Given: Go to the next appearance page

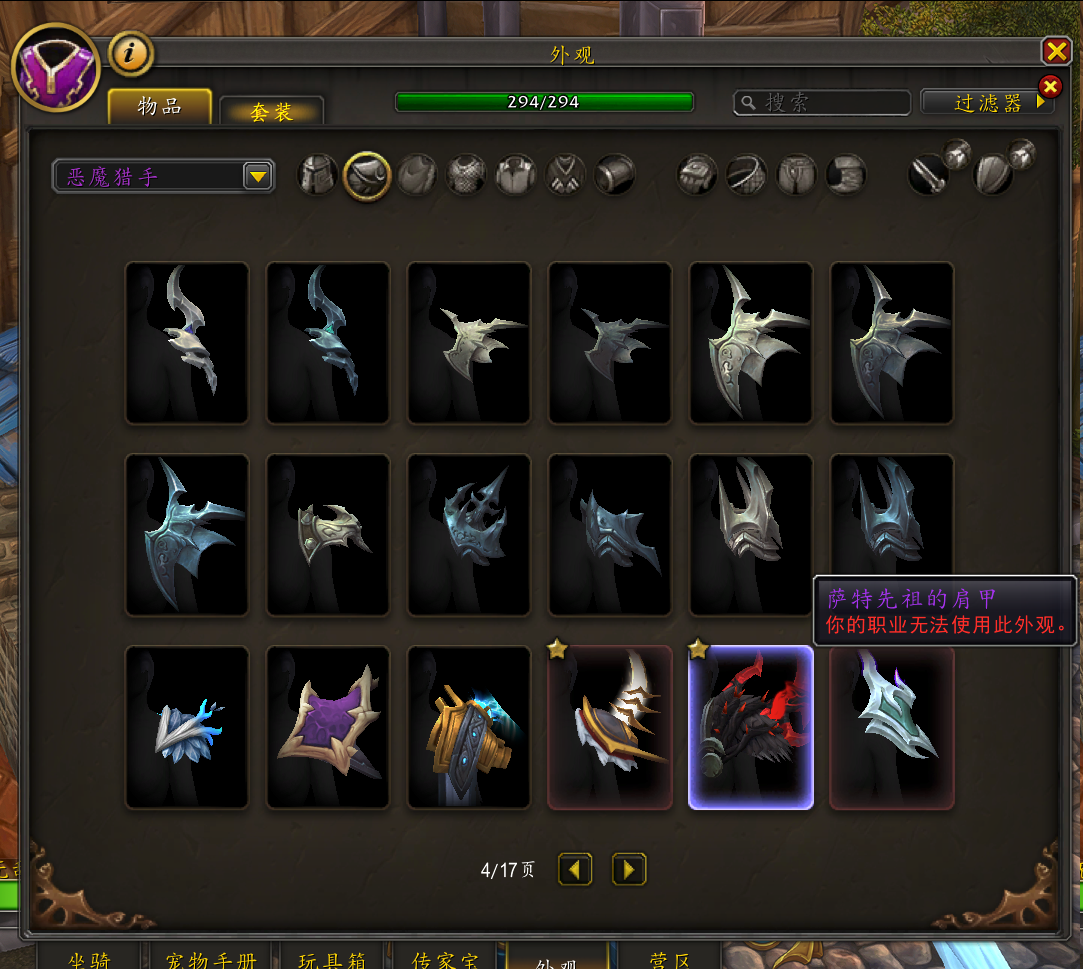Looking at the screenshot, I should 629,869.
